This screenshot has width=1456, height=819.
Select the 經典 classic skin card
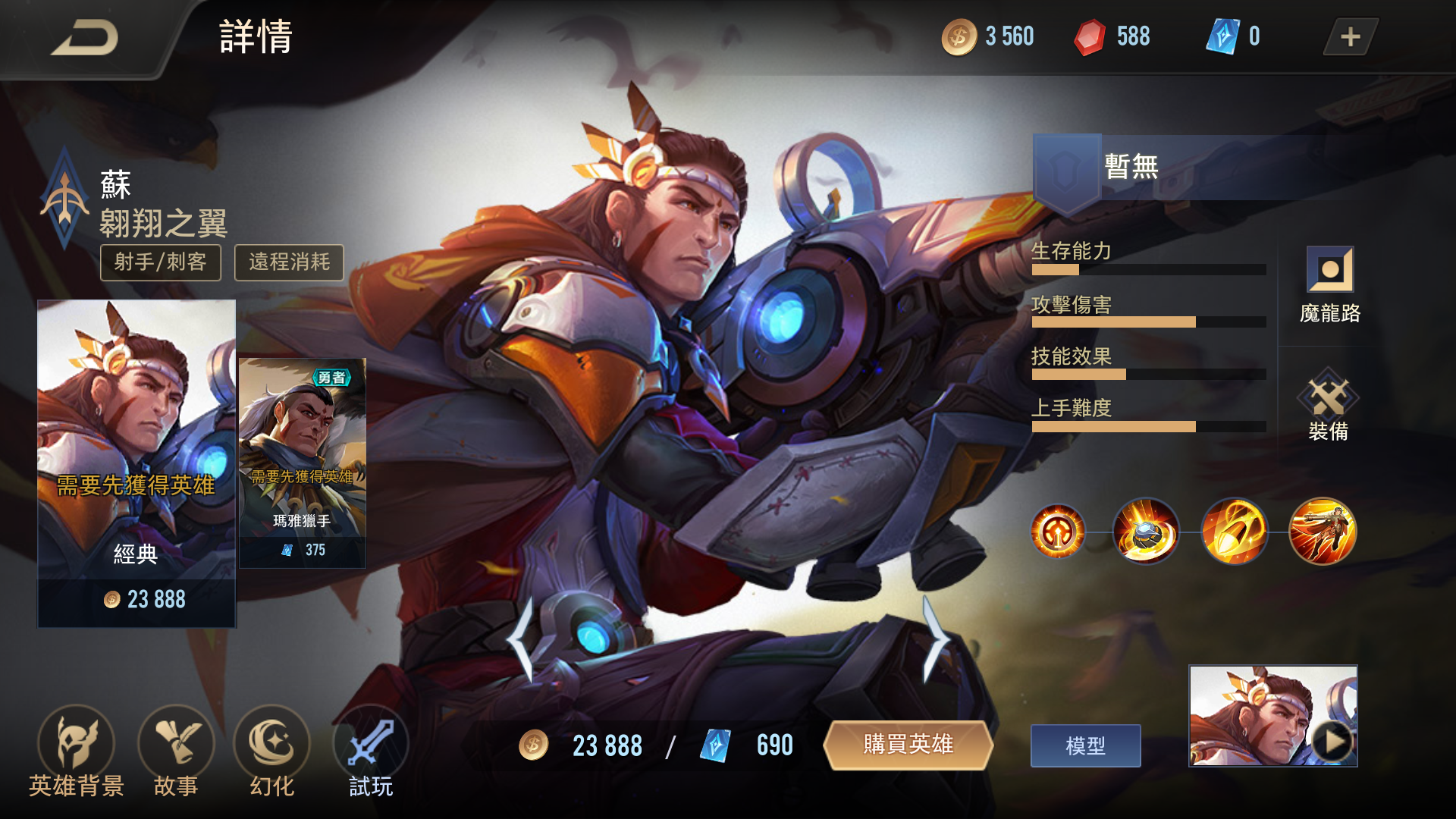136,463
